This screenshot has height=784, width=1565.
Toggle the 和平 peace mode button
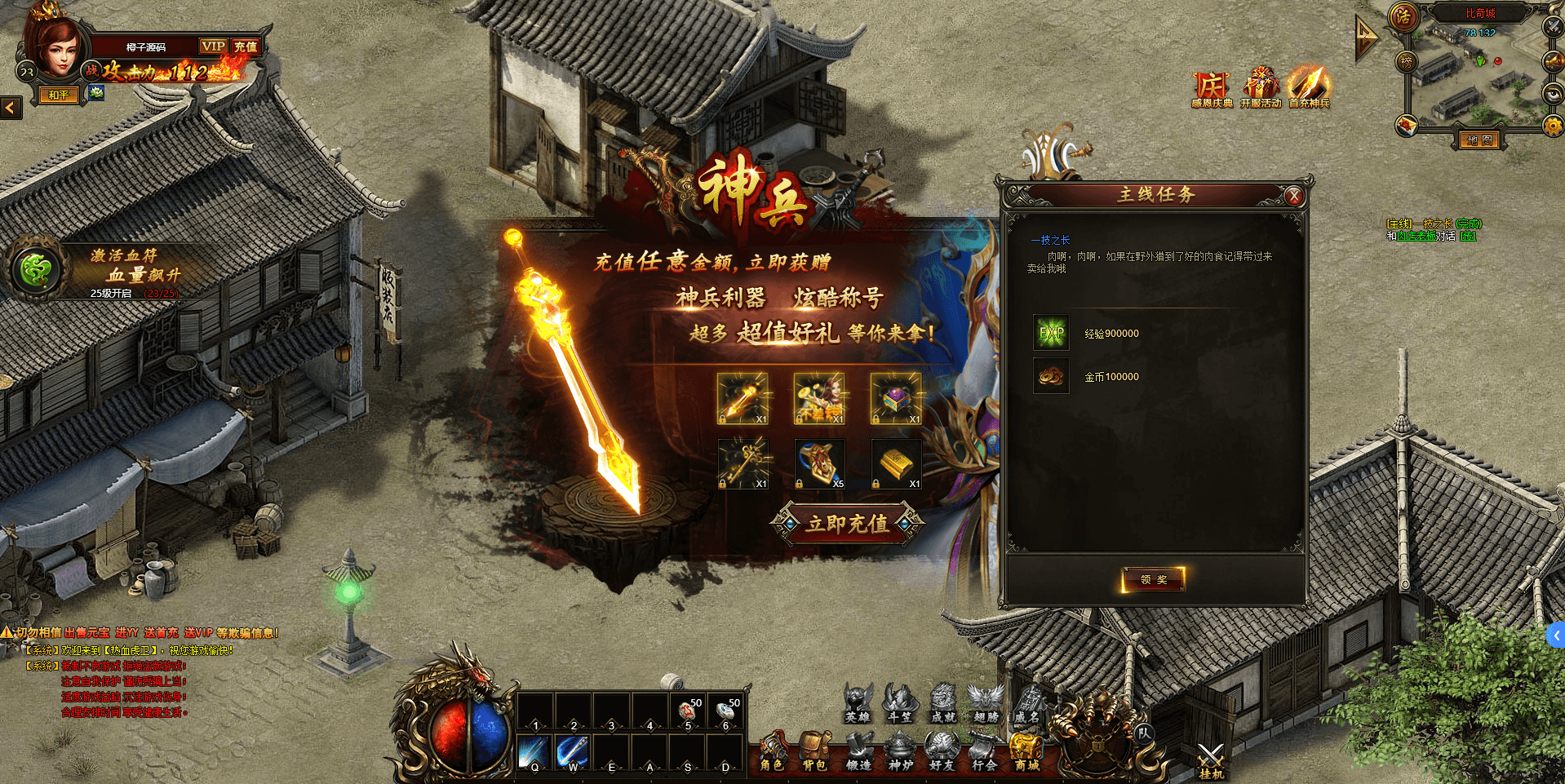pyautogui.click(x=58, y=95)
